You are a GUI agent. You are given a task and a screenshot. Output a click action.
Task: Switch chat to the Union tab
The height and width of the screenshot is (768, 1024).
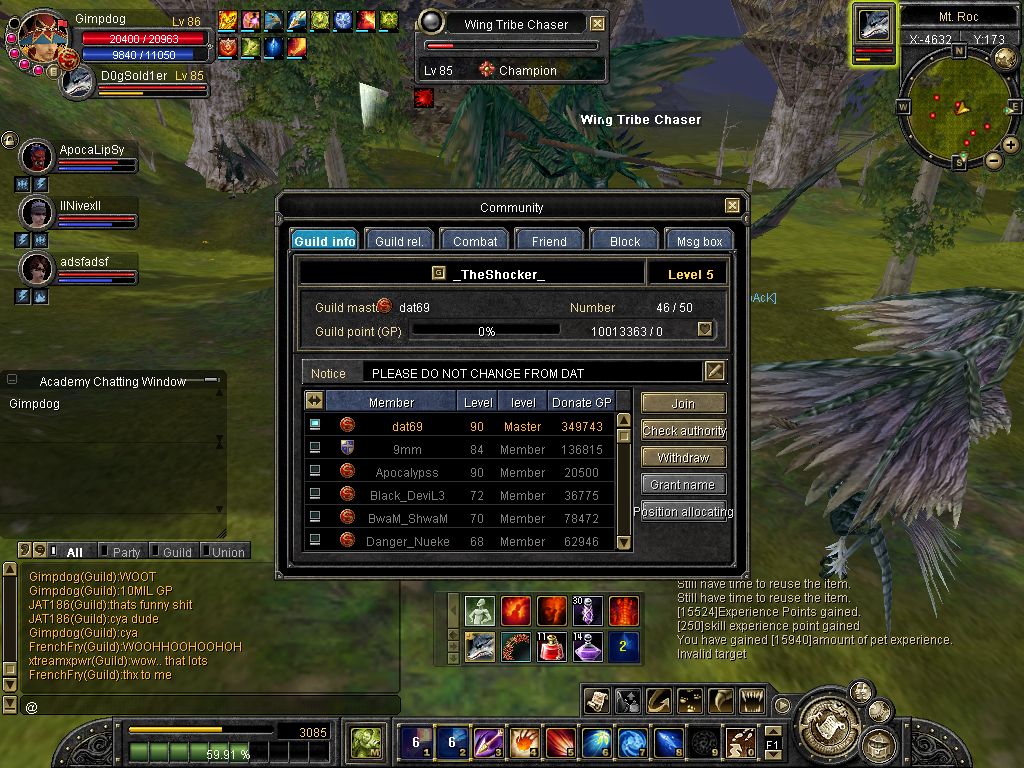[224, 552]
